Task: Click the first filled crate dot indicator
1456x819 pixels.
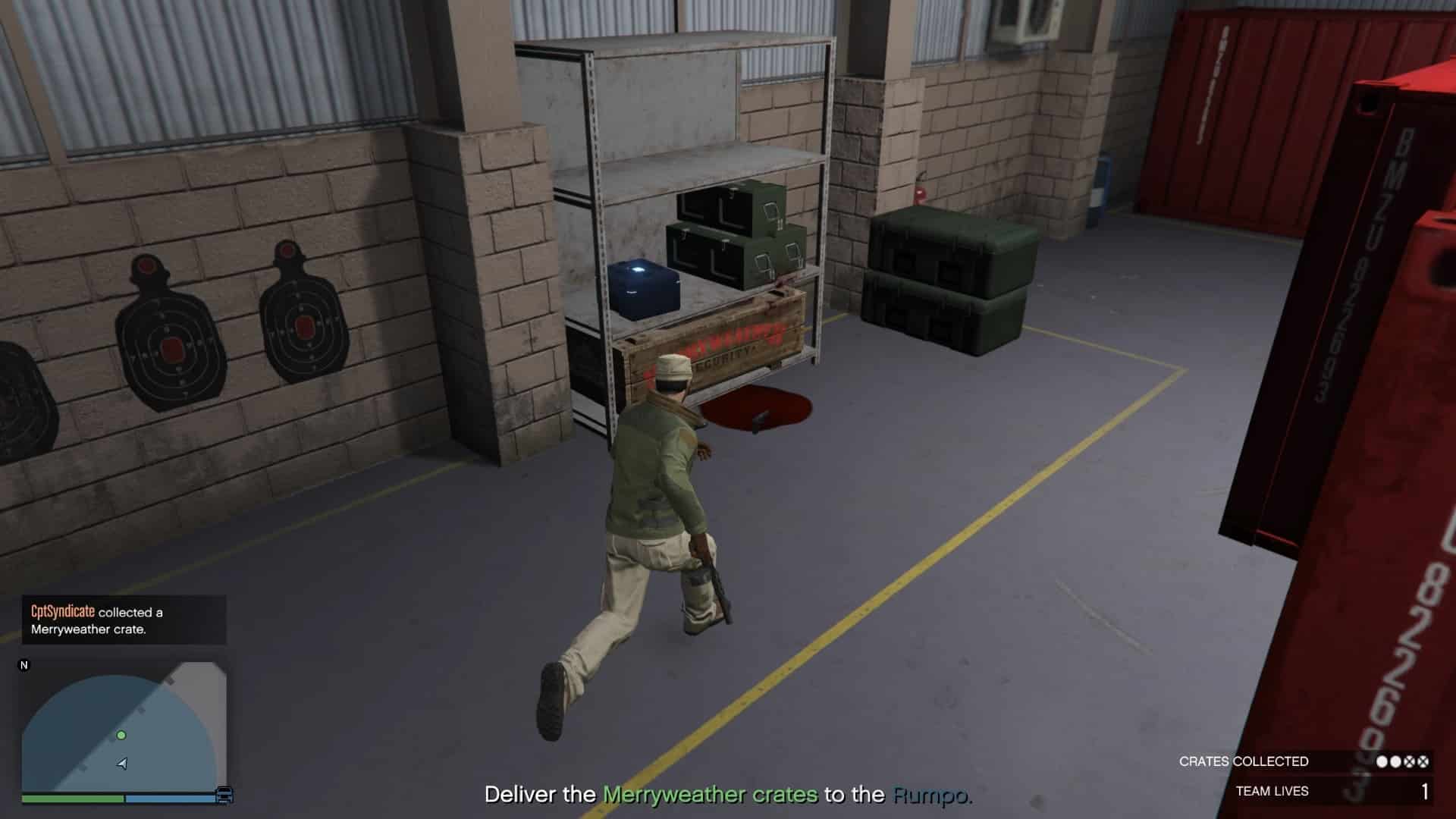Action: point(1383,762)
